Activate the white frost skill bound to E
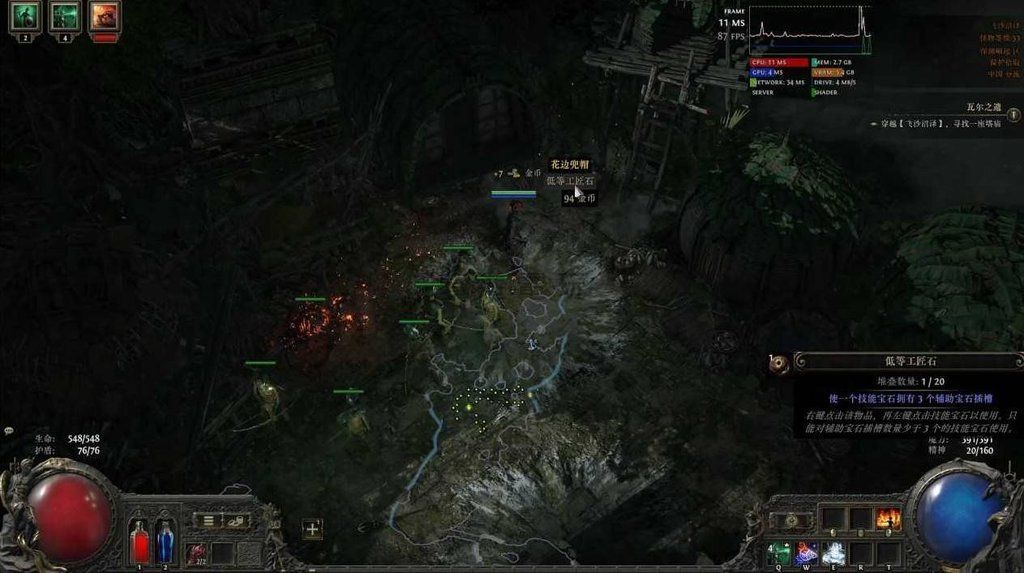 (x=833, y=553)
